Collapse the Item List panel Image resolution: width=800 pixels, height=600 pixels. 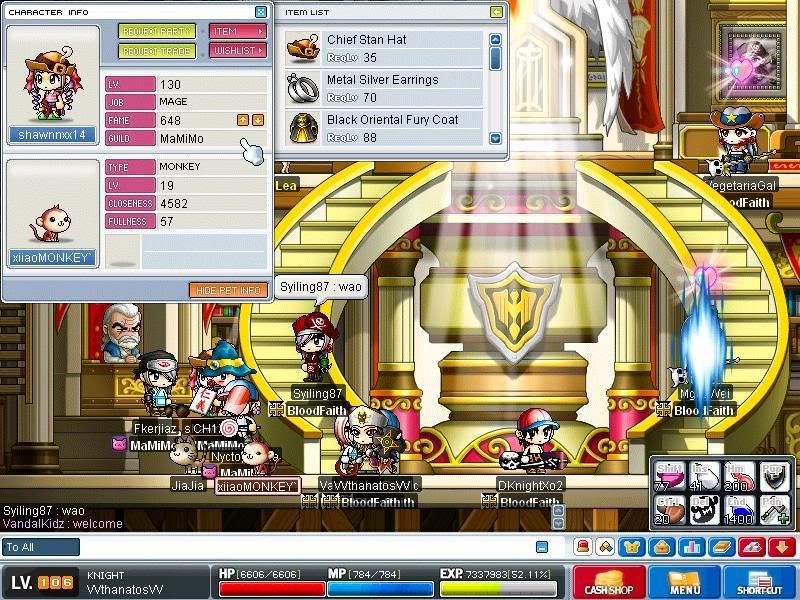[497, 12]
